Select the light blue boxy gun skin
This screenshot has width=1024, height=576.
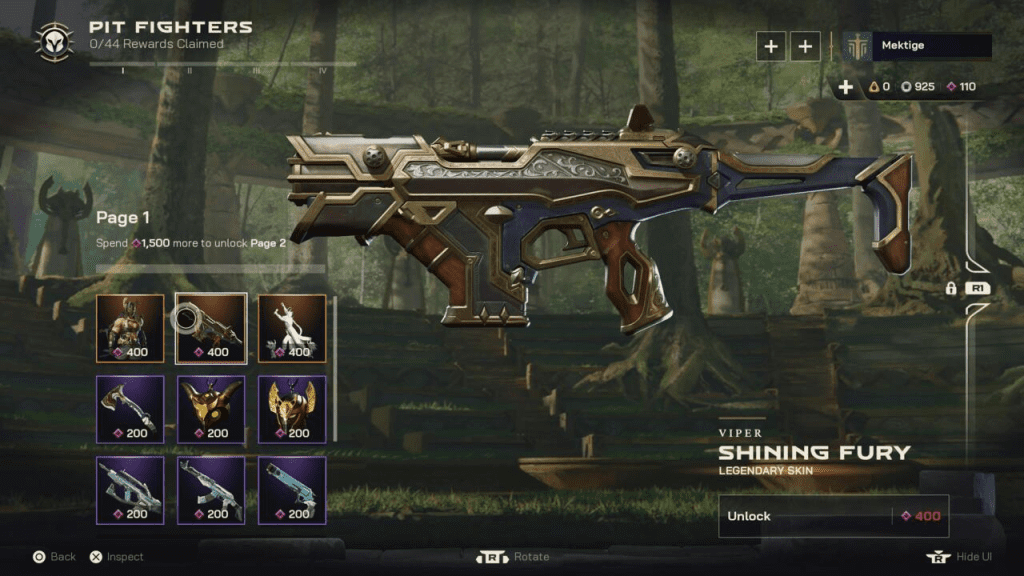(292, 490)
